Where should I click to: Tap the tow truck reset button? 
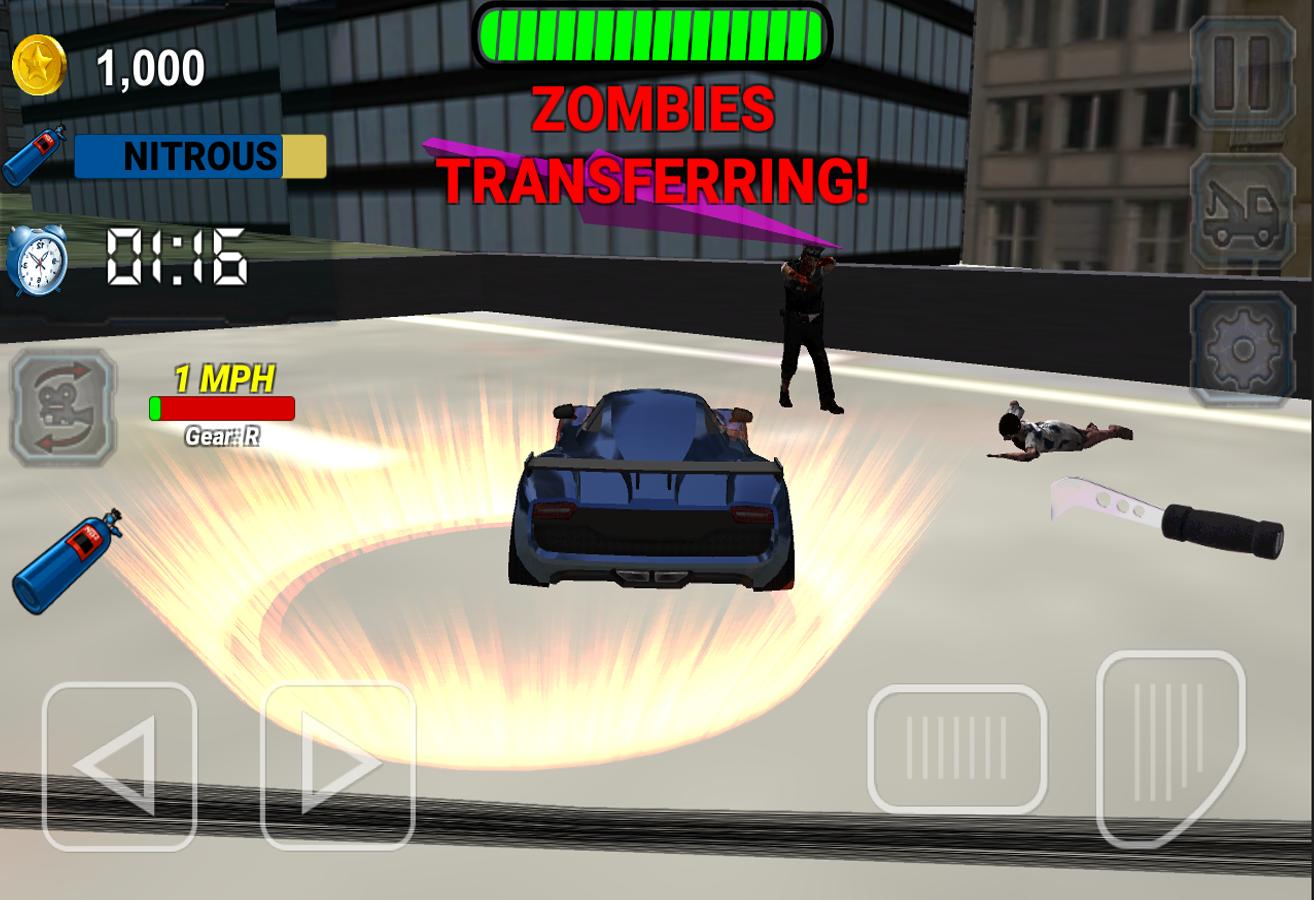tap(1242, 212)
